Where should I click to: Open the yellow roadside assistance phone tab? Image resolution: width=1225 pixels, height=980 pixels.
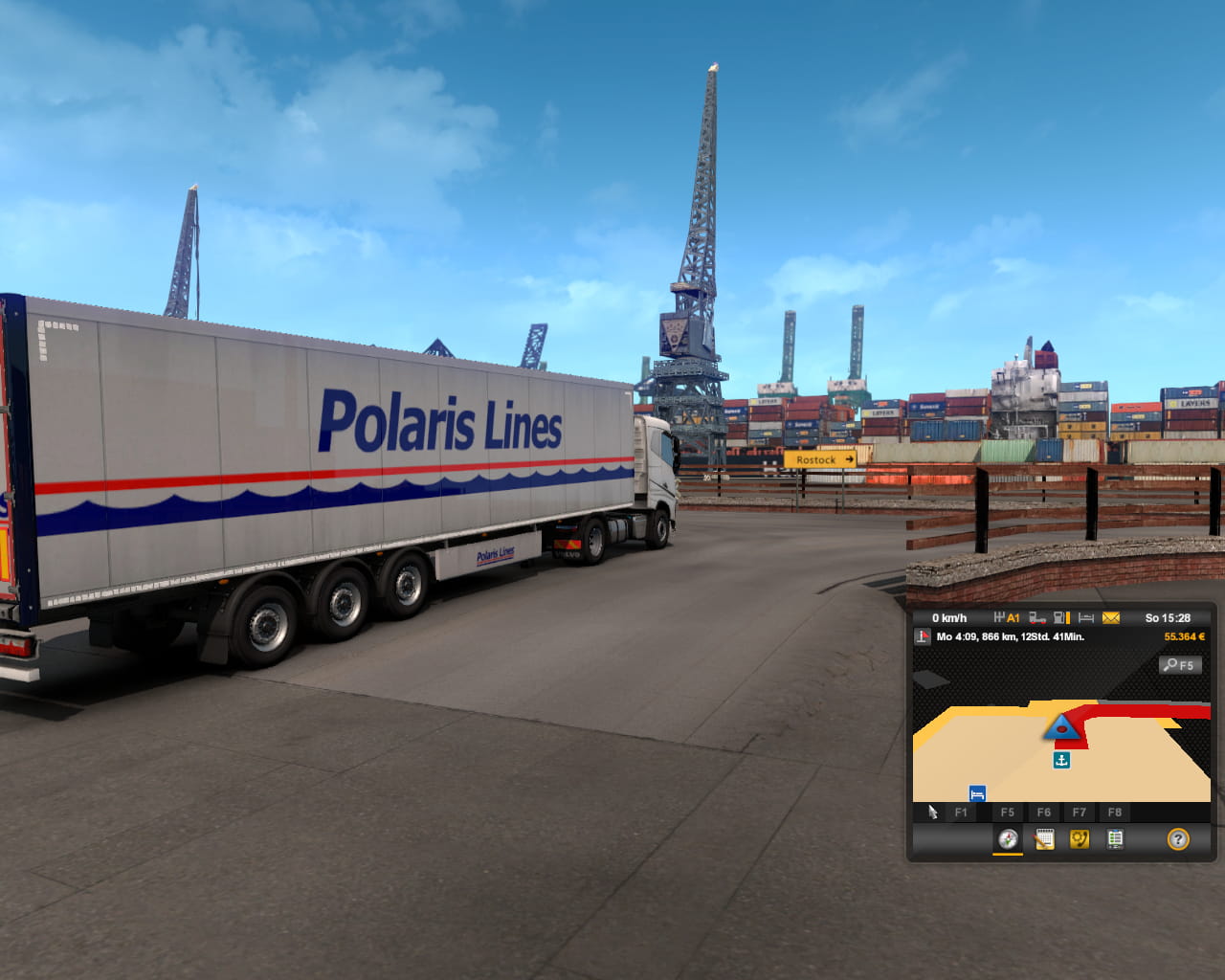pyautogui.click(x=1080, y=840)
